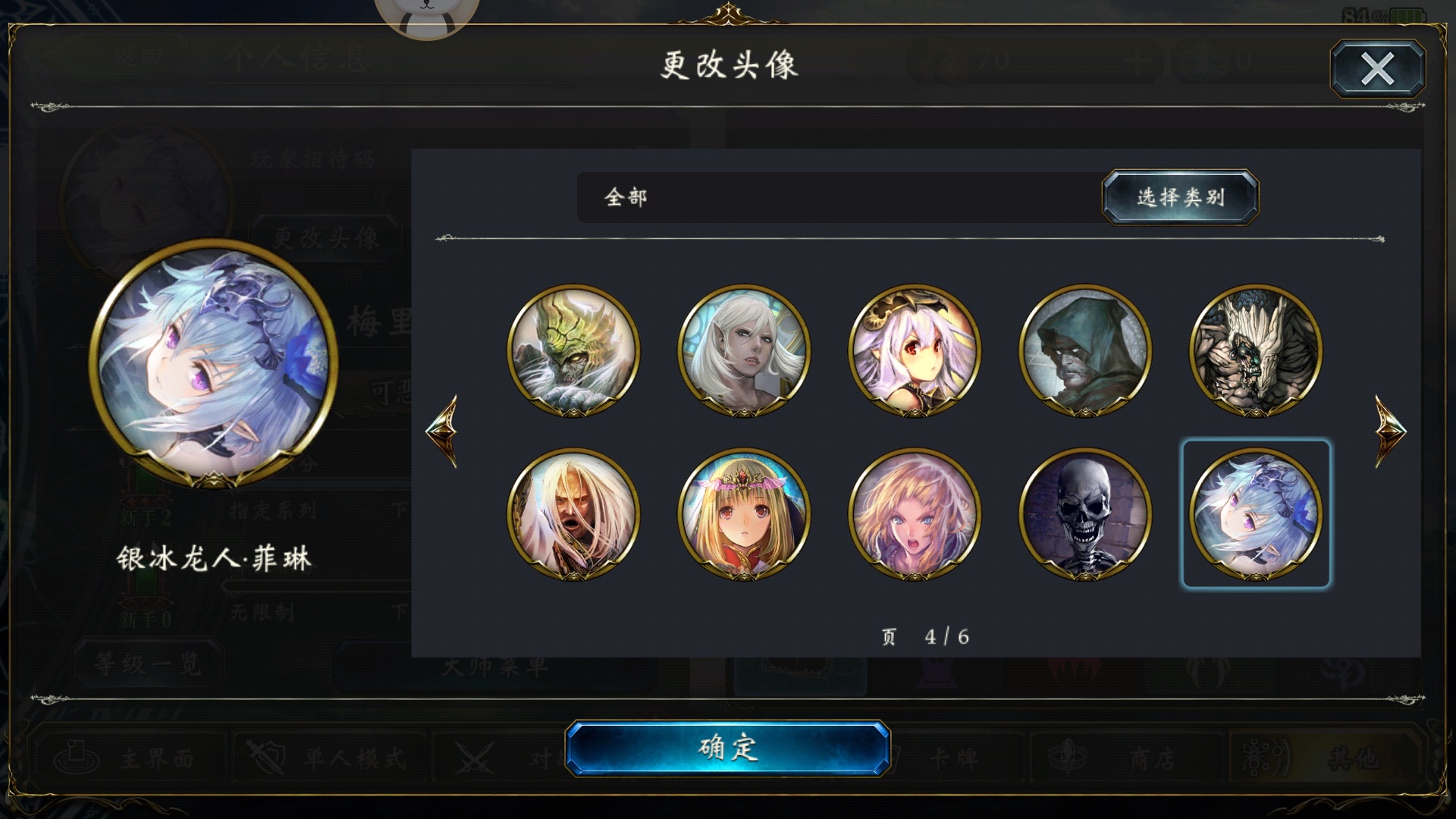Pick the dragon-headed monster avatar icon
This screenshot has width=1456, height=819.
[573, 347]
